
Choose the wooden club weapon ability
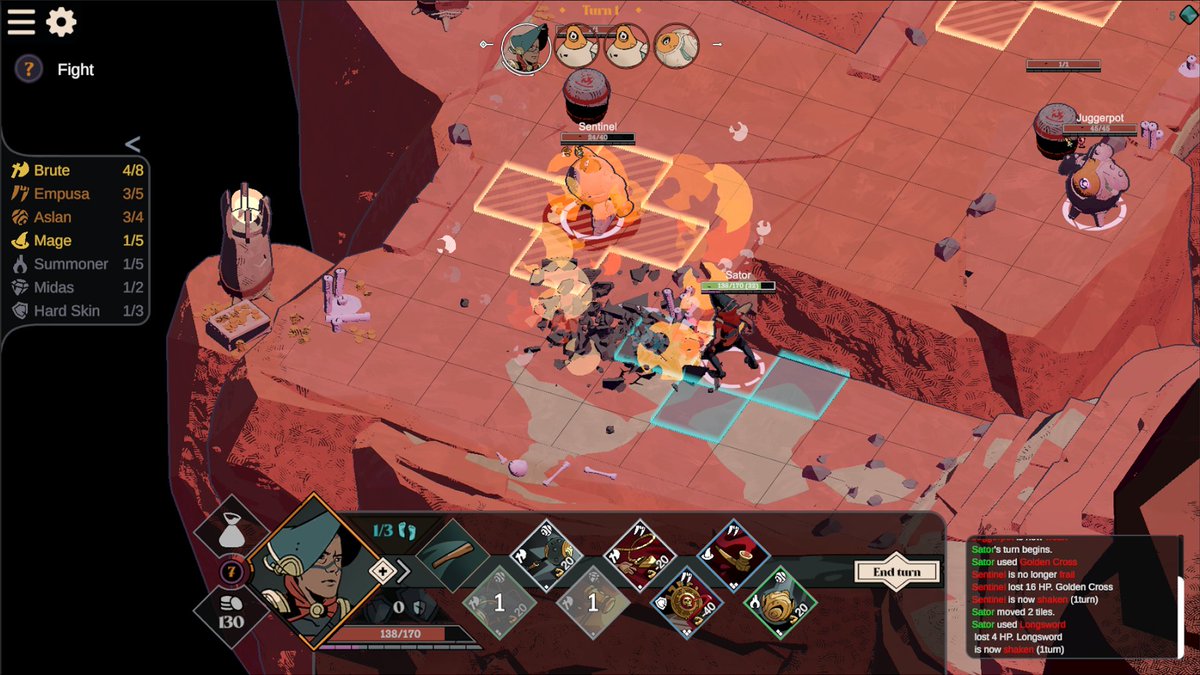[455, 554]
